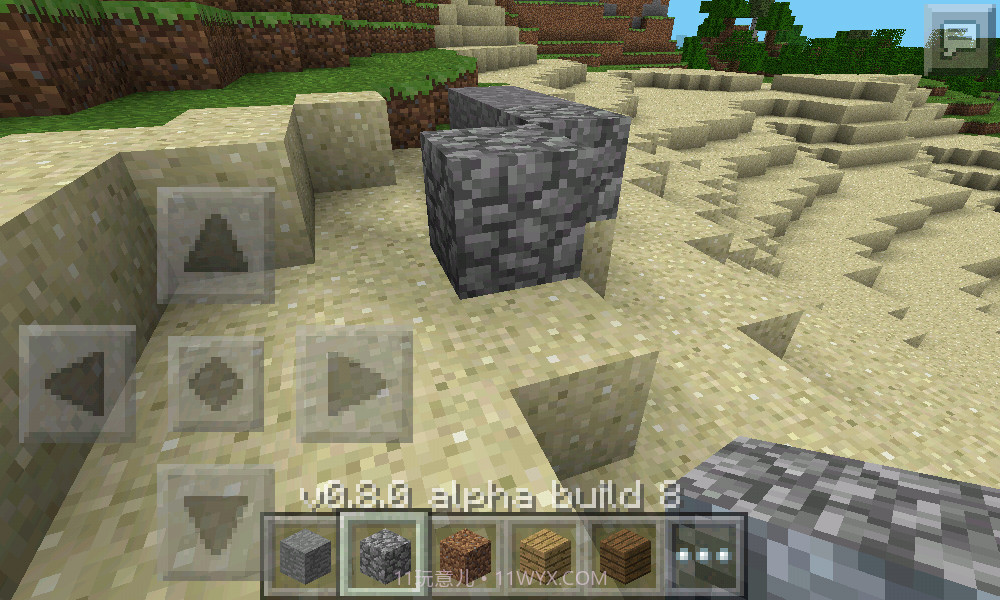
Task: Select the stone brick hotbar slot
Action: pos(301,552)
